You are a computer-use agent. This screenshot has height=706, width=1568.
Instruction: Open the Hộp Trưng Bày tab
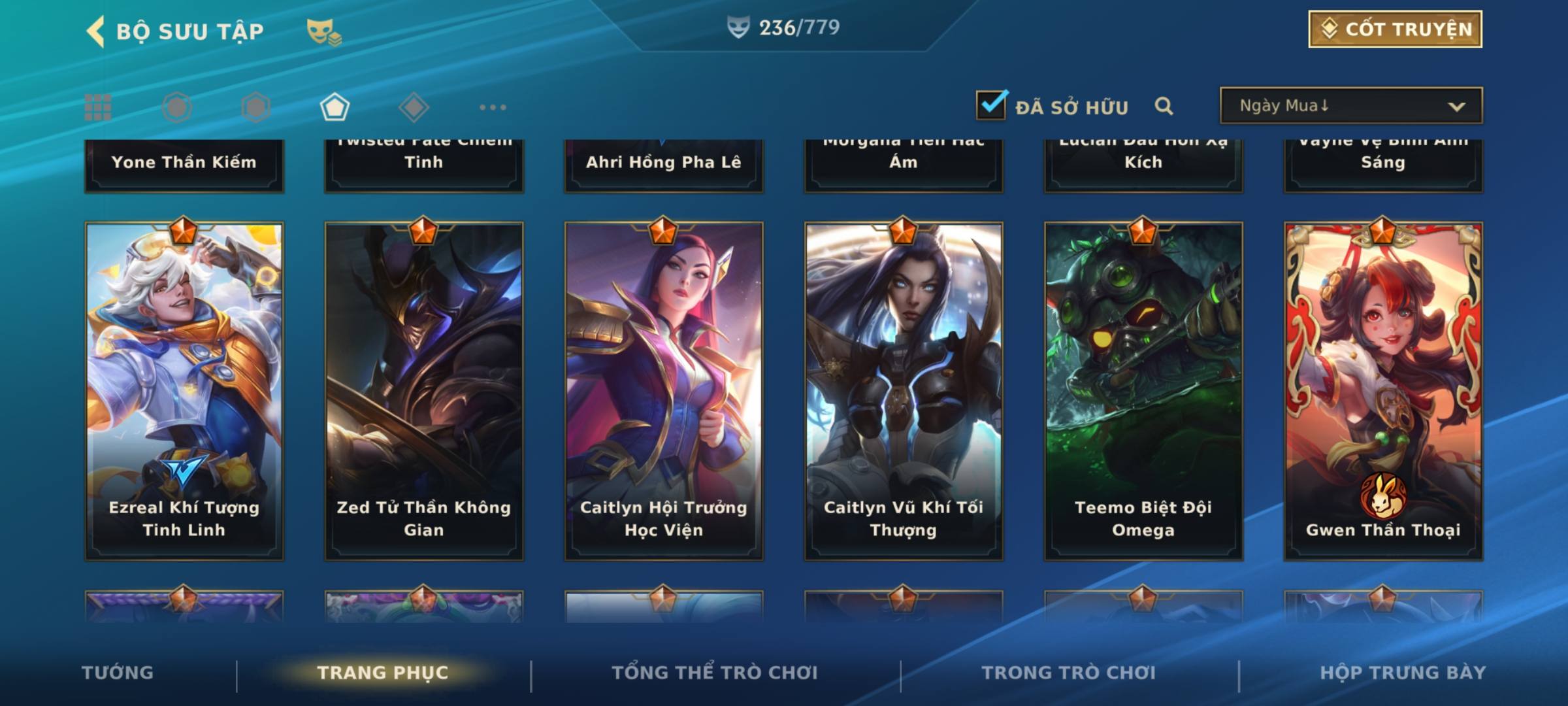point(1403,673)
